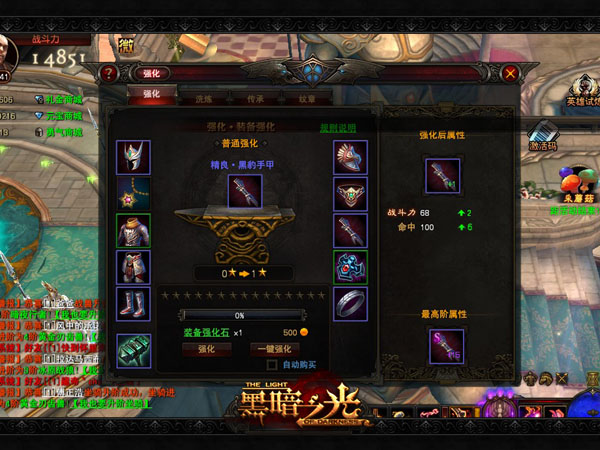
Task: Select the silver ring slot
Action: click(x=350, y=304)
